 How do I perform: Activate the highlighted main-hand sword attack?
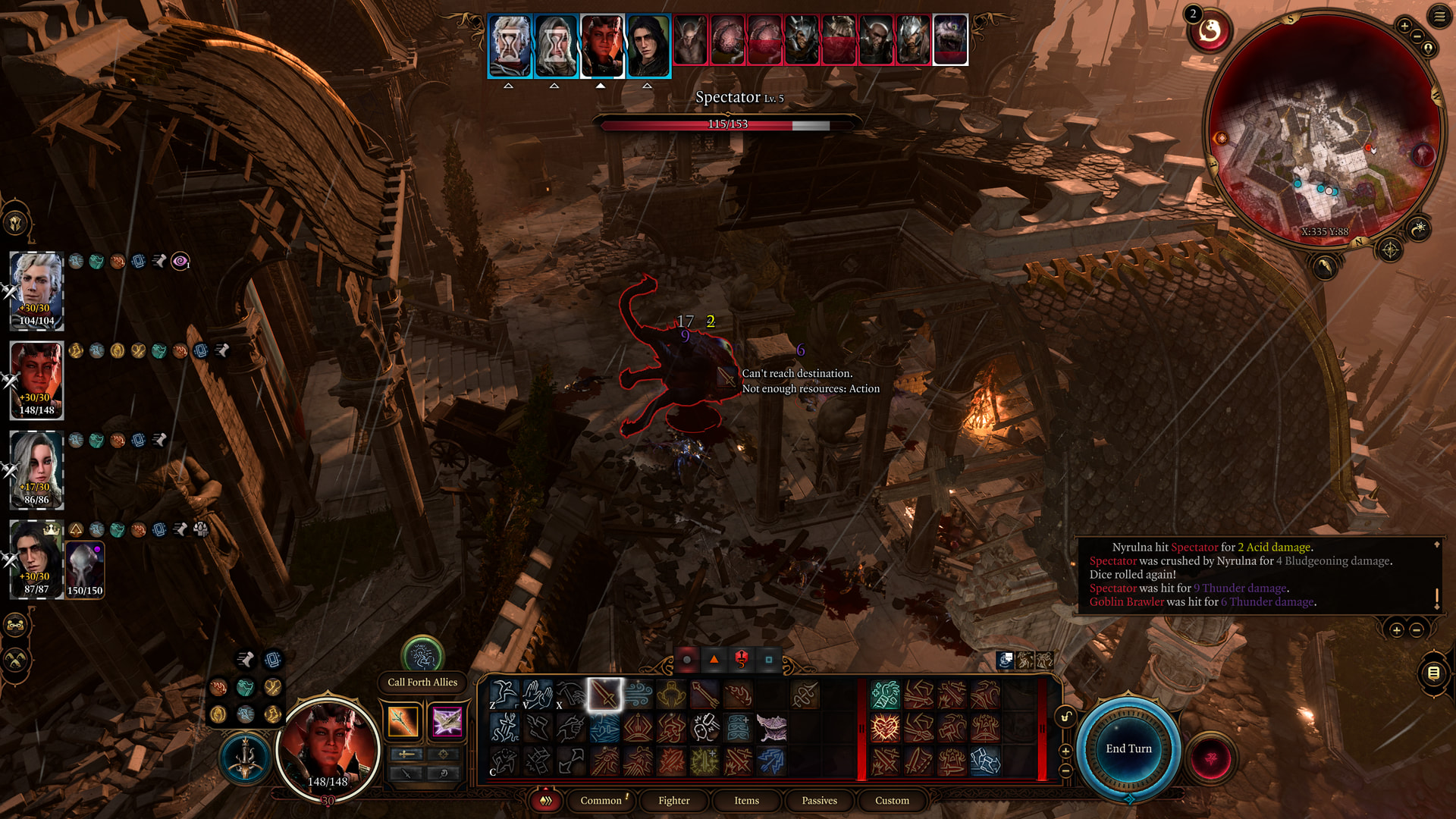click(x=604, y=694)
